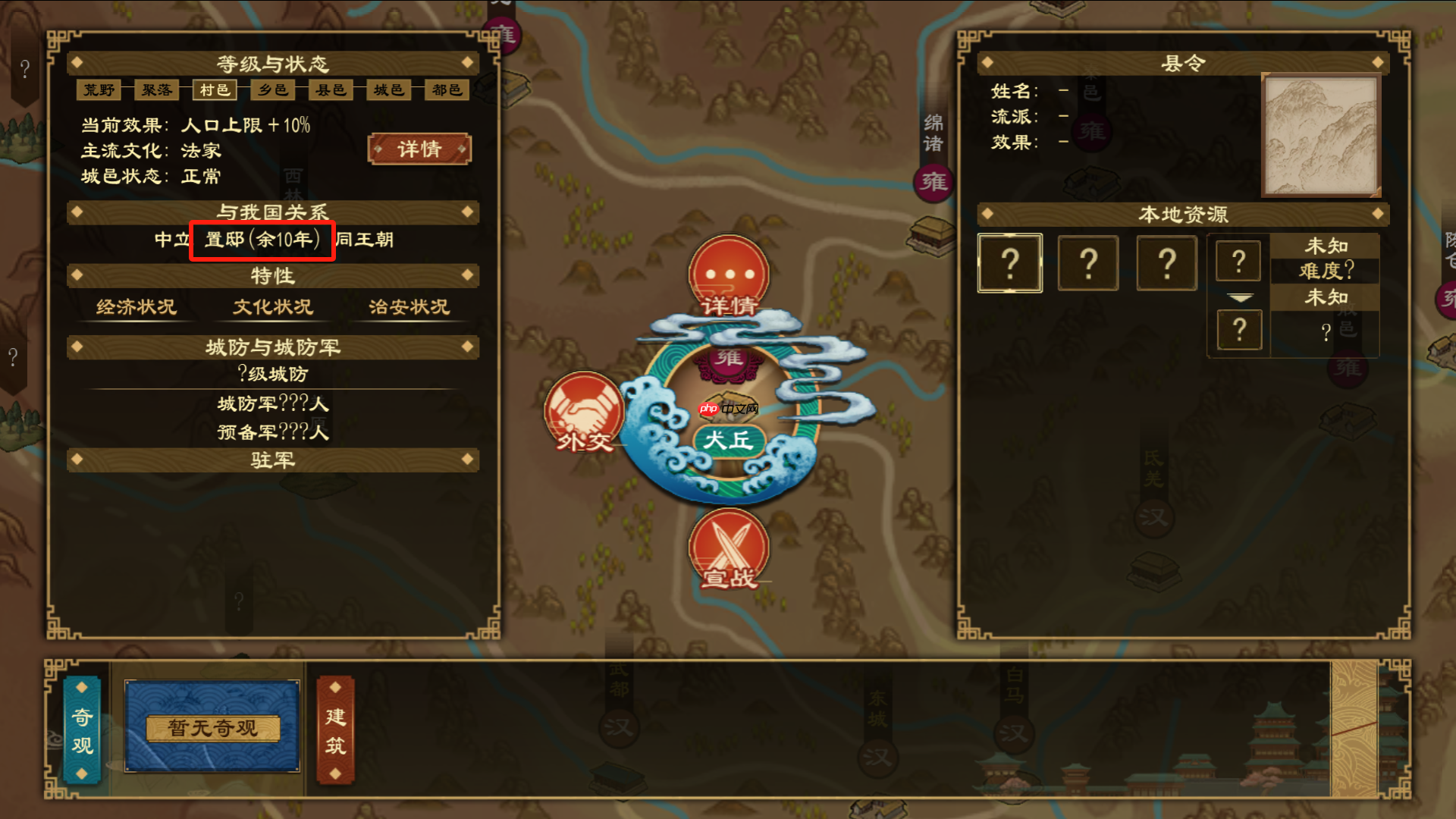This screenshot has height=819, width=1456.
Task: Choose the 都邑 level box
Action: point(447,90)
